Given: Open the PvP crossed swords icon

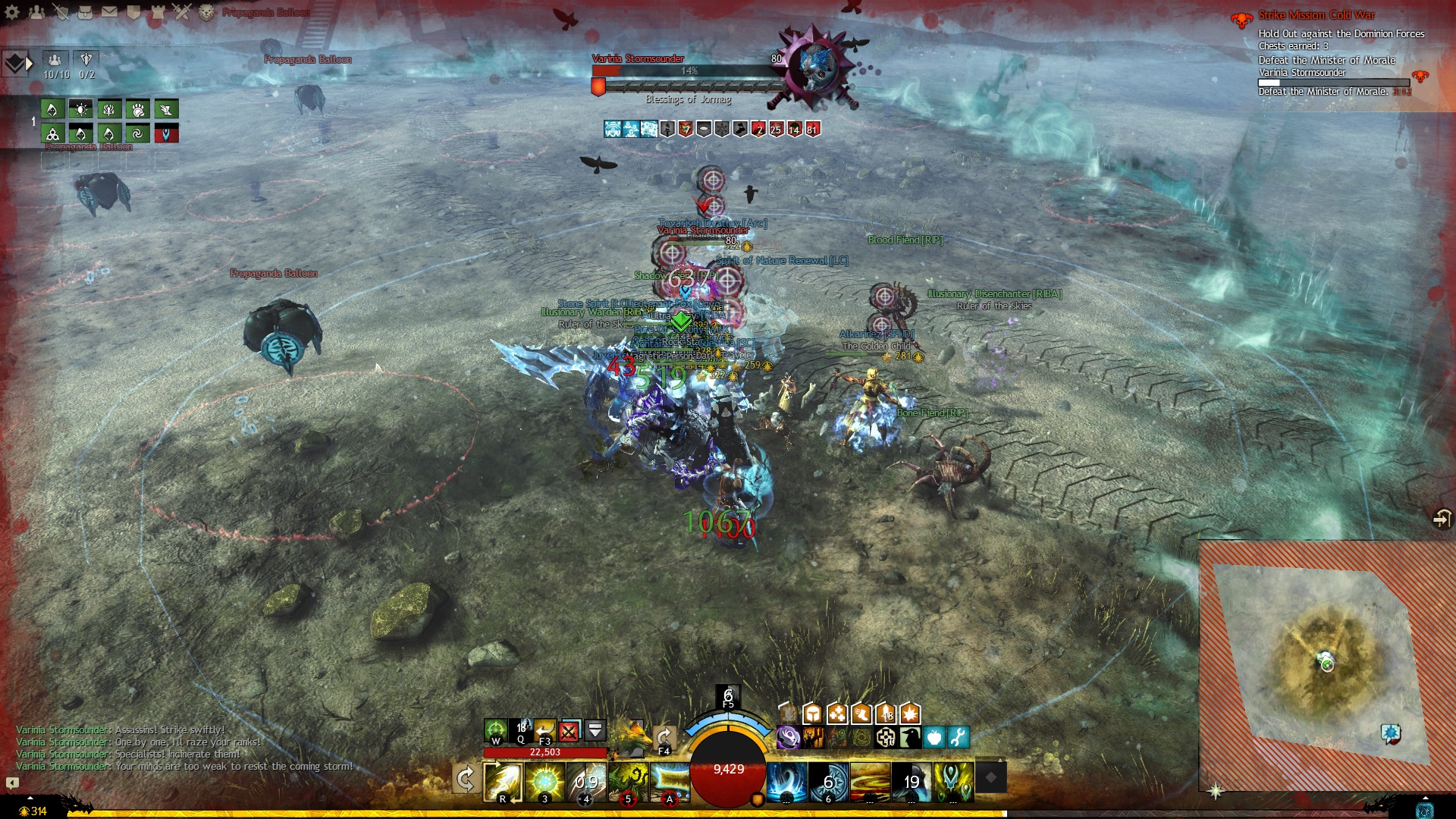Looking at the screenshot, I should pos(182,11).
